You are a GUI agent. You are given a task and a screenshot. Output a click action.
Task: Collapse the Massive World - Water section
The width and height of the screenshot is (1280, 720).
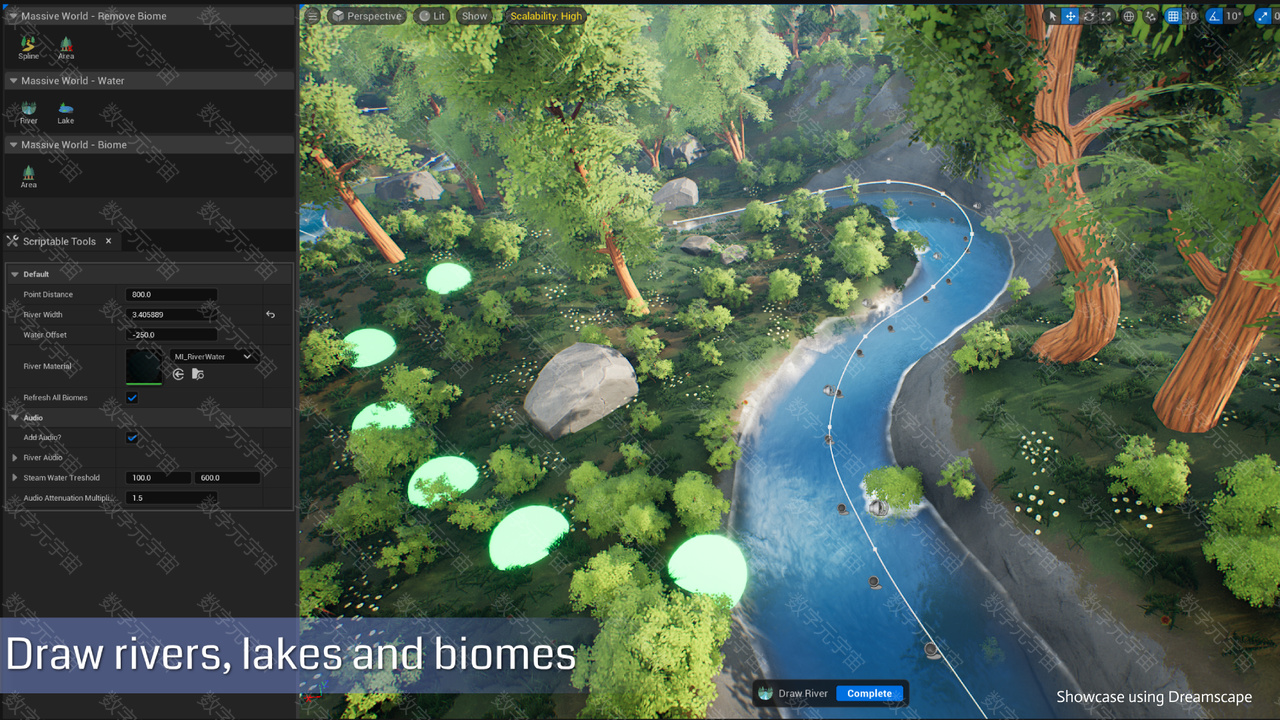[x=13, y=81]
